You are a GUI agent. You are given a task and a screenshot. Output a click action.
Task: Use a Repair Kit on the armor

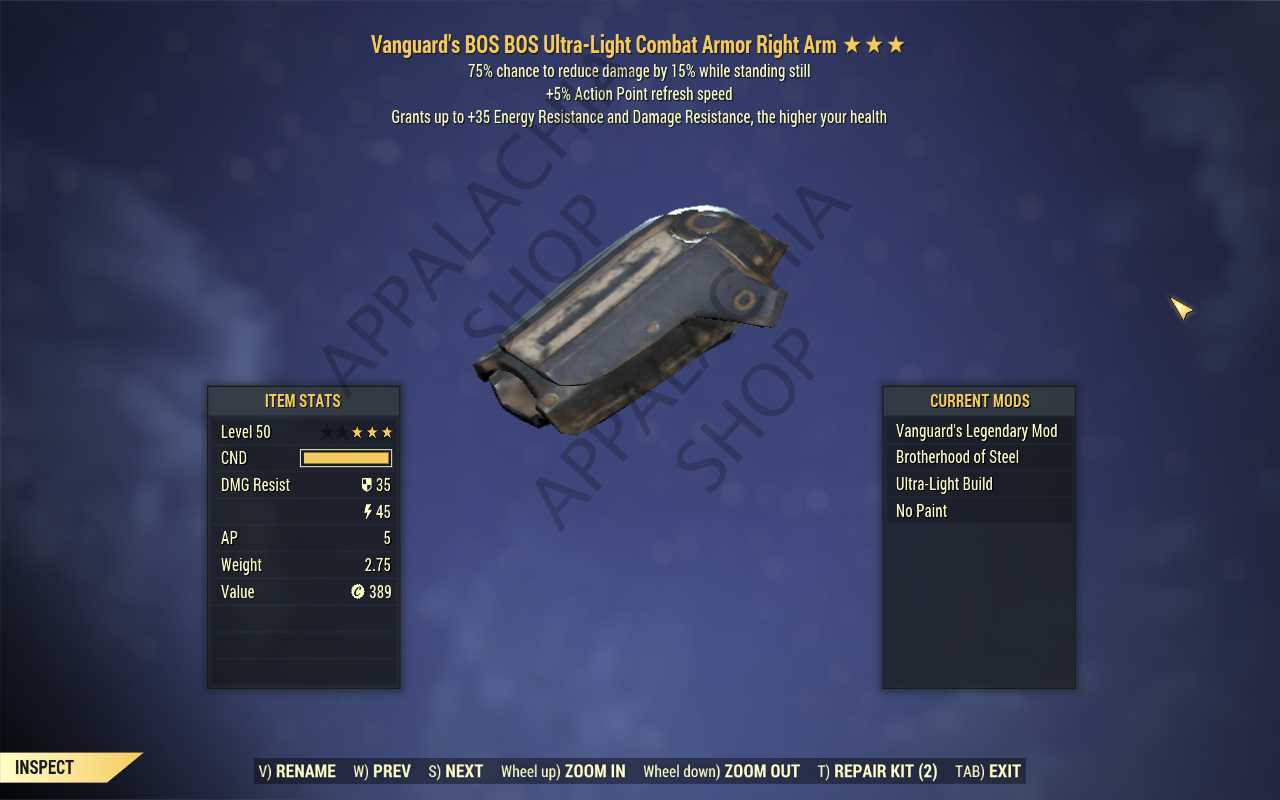pyautogui.click(x=877, y=771)
